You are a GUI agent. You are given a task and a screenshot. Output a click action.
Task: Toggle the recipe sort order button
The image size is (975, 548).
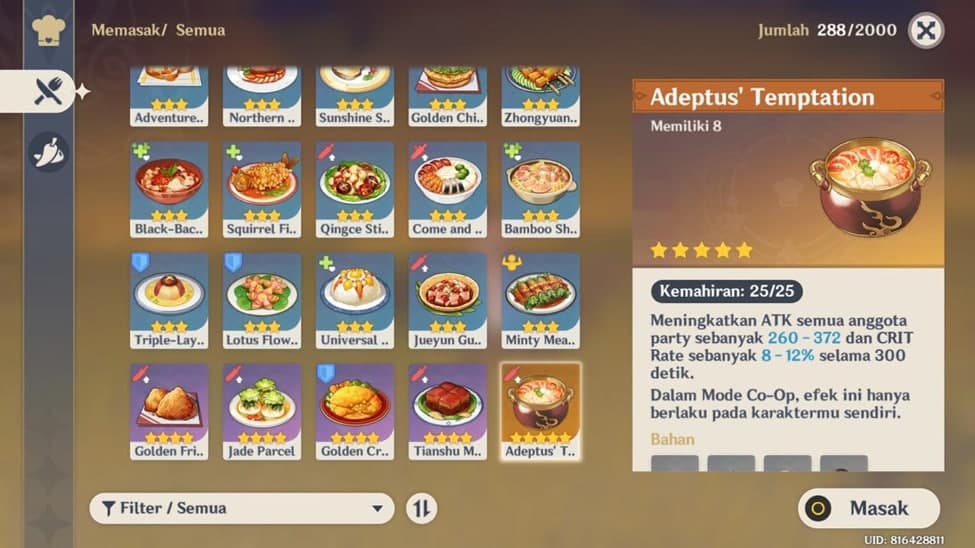coord(422,508)
